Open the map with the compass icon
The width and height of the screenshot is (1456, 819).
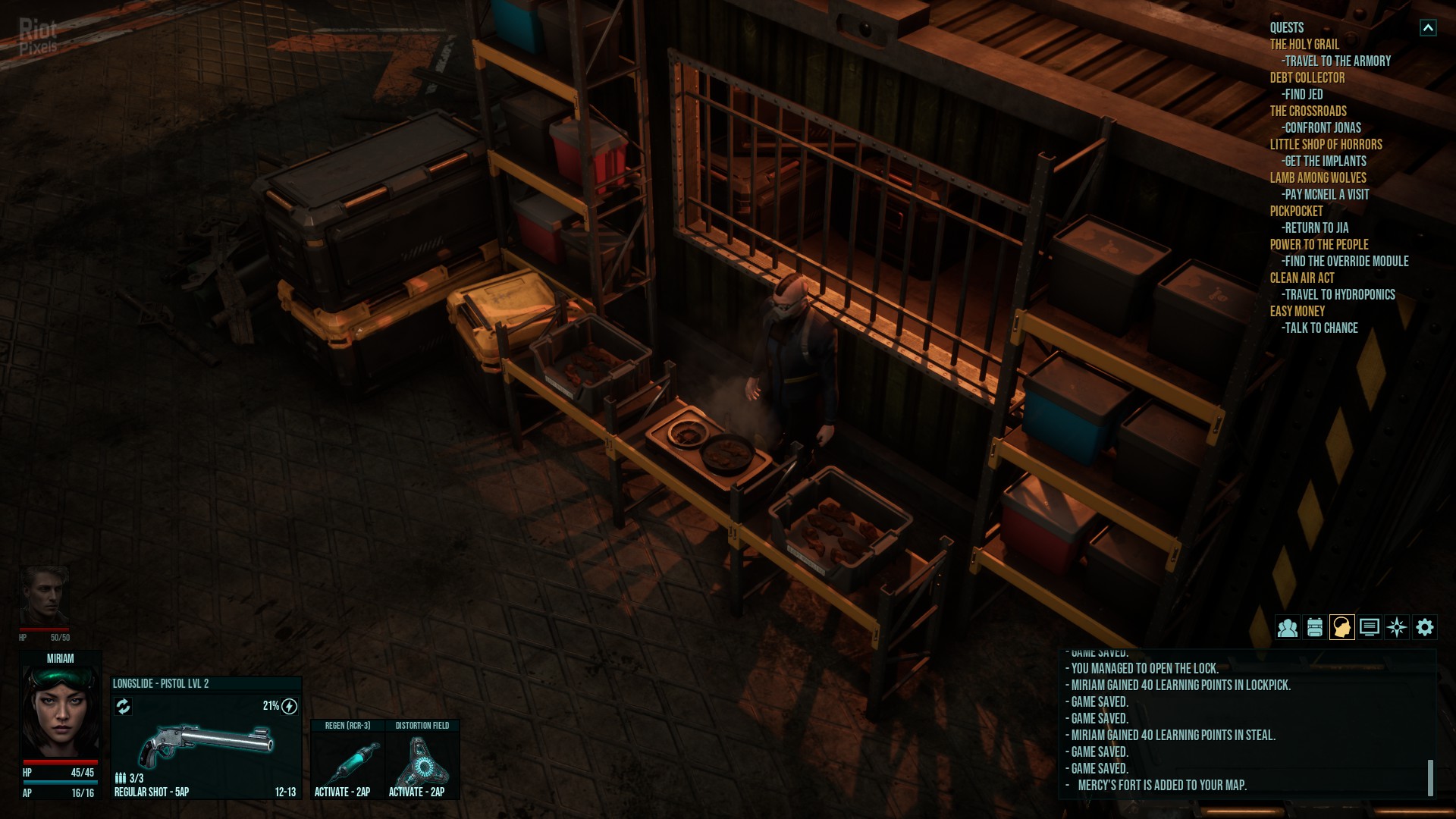point(1397,628)
